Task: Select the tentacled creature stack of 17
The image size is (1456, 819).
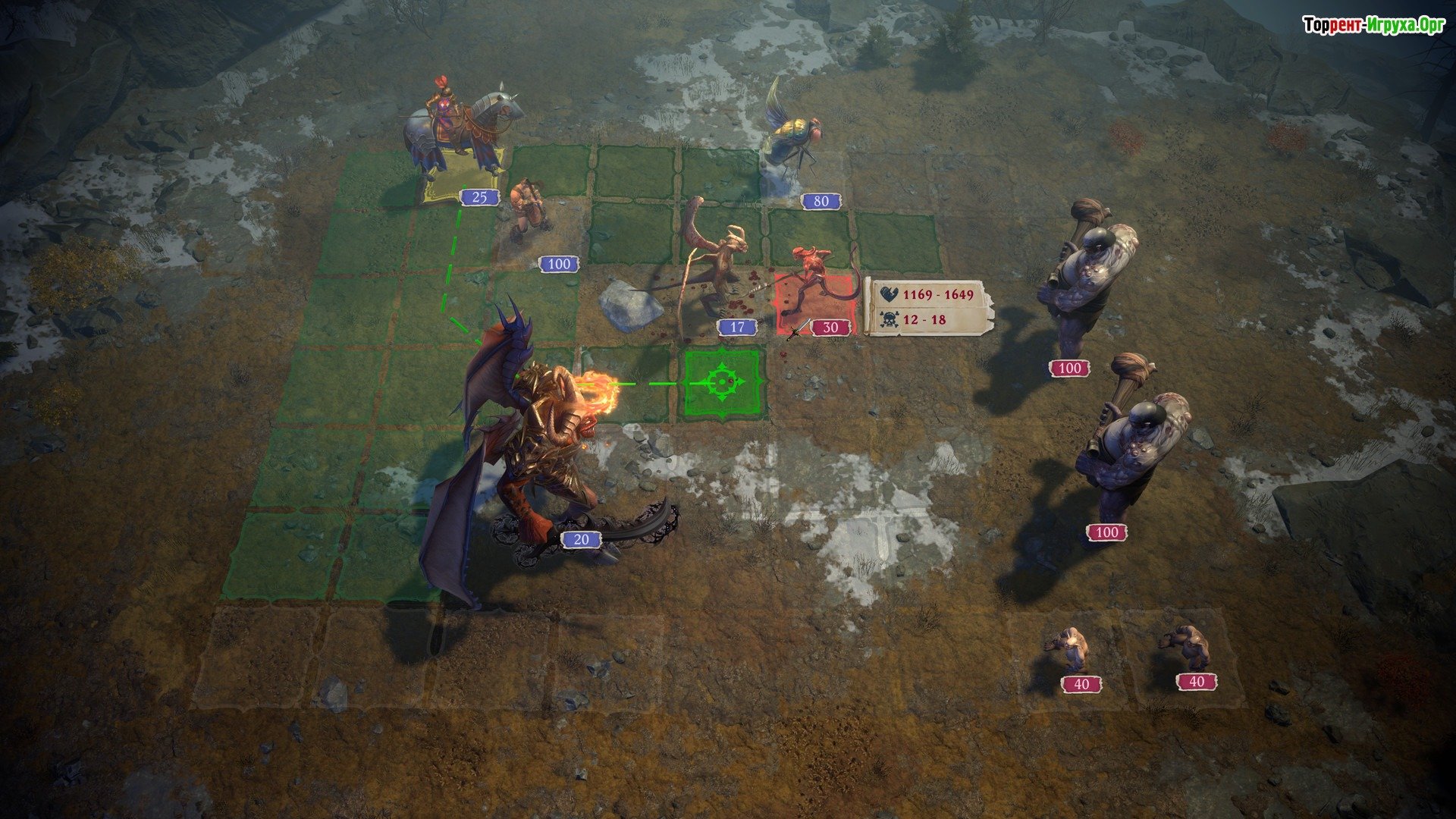Action: pyautogui.click(x=713, y=265)
